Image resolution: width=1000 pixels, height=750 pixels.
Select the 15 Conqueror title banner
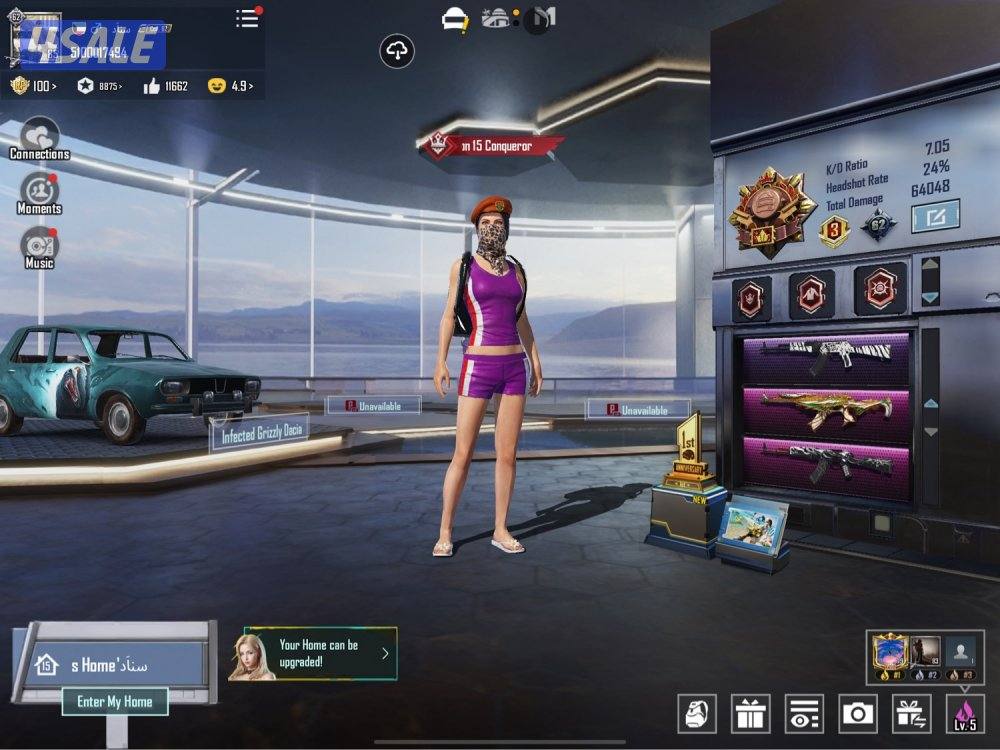point(492,146)
